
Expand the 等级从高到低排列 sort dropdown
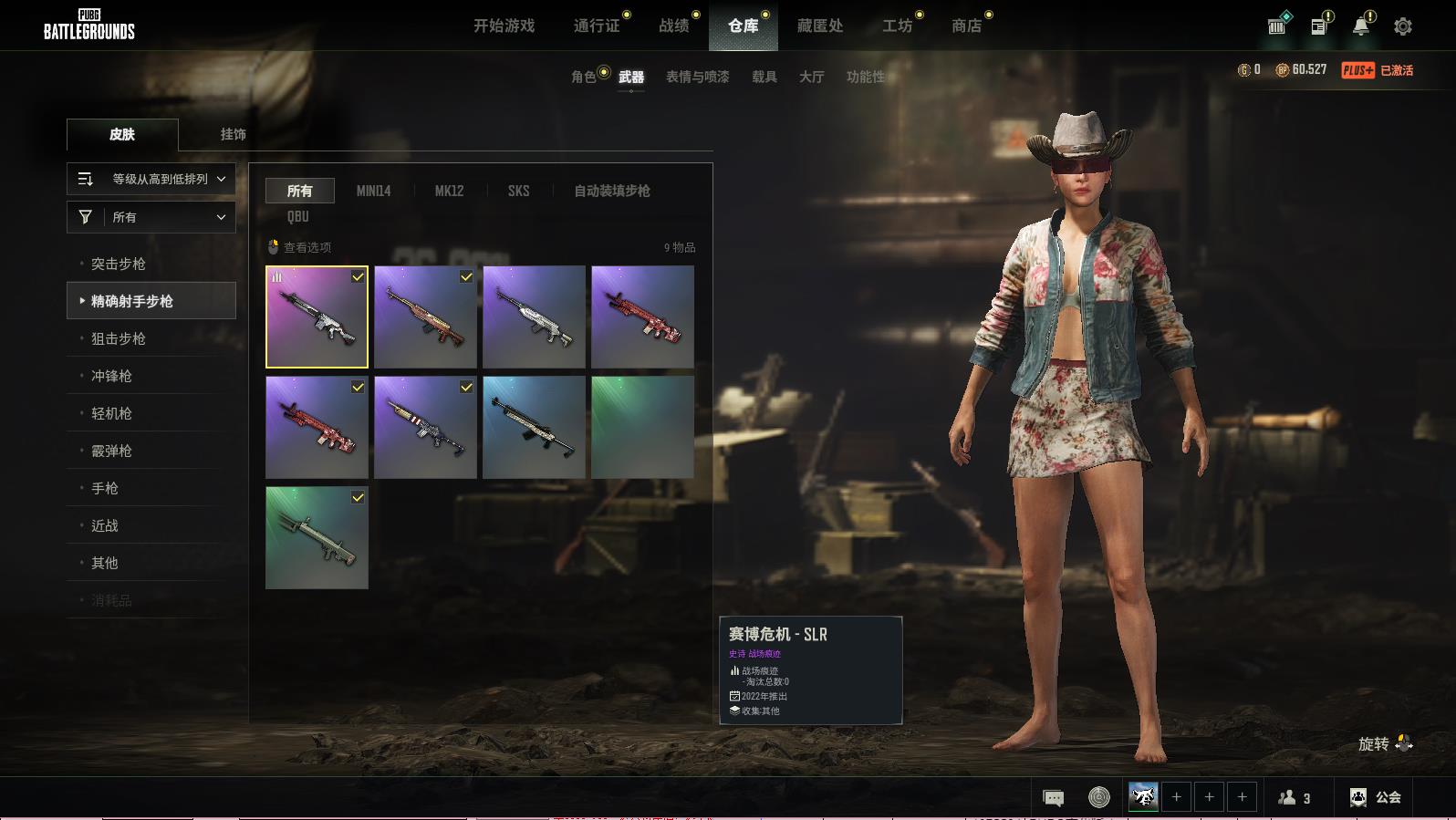[151, 179]
